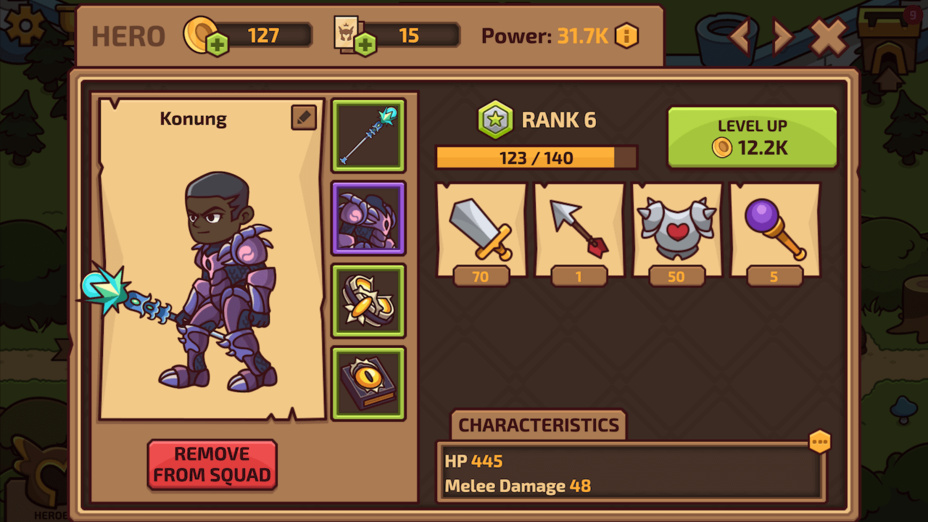Image resolution: width=928 pixels, height=522 pixels.
Task: Choose the heart armor defense card
Action: point(677,231)
